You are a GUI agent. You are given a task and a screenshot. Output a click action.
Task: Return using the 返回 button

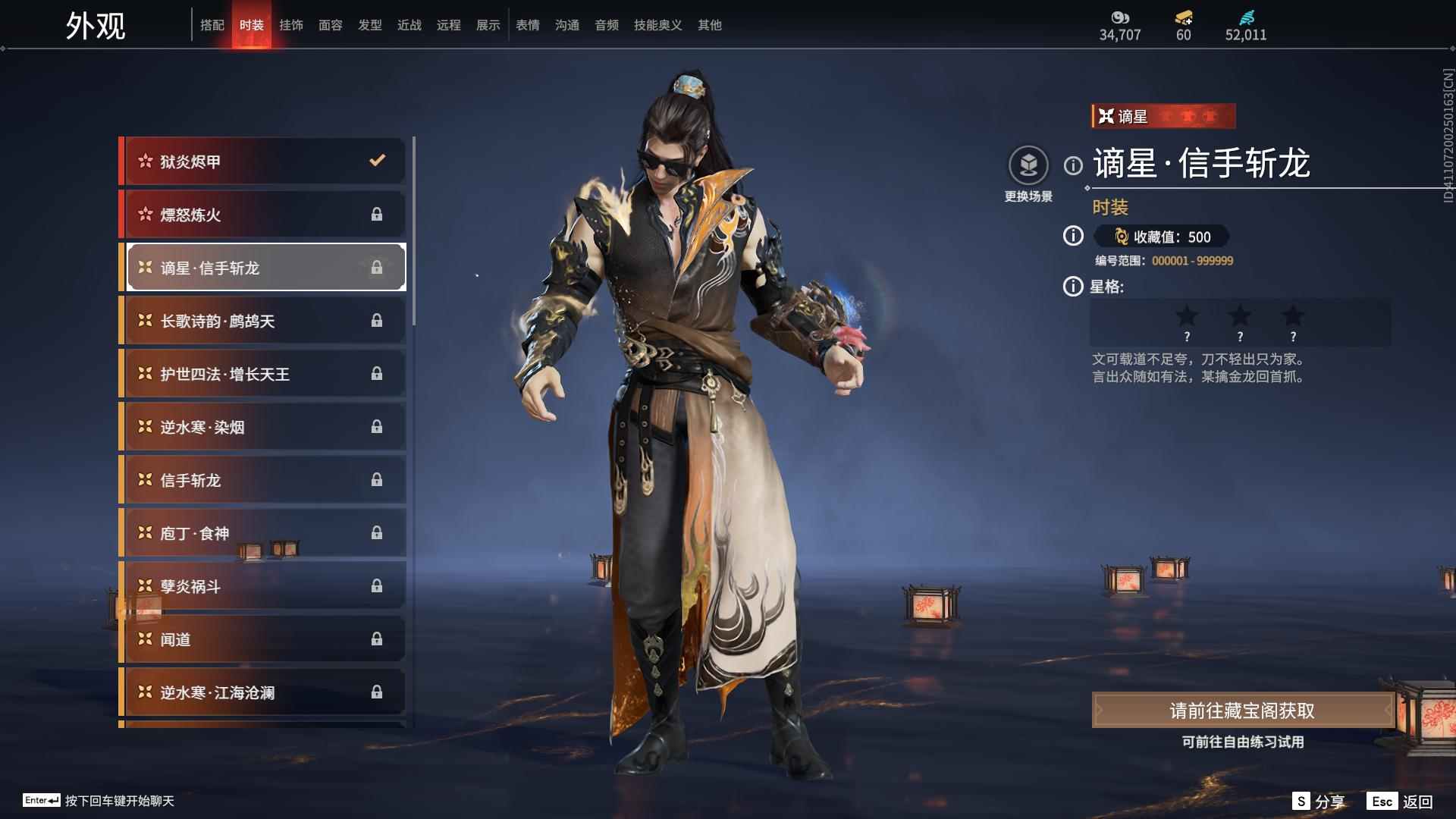pos(1401,802)
